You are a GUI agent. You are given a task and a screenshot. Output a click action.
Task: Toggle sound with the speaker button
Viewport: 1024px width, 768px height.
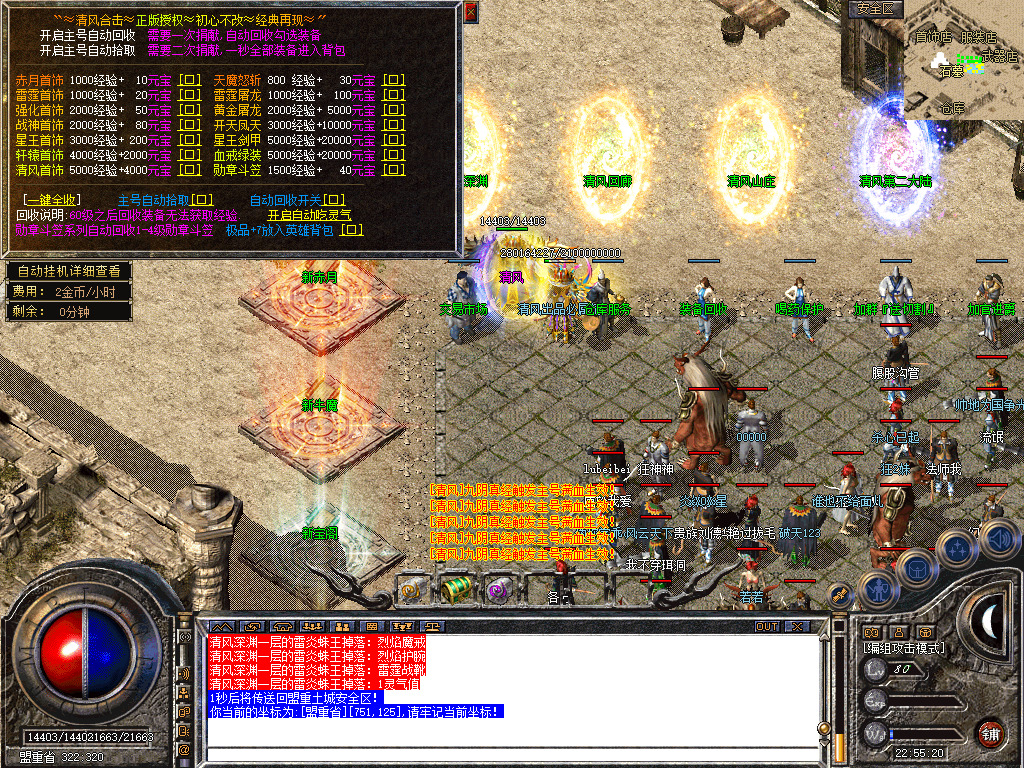pyautogui.click(x=997, y=540)
